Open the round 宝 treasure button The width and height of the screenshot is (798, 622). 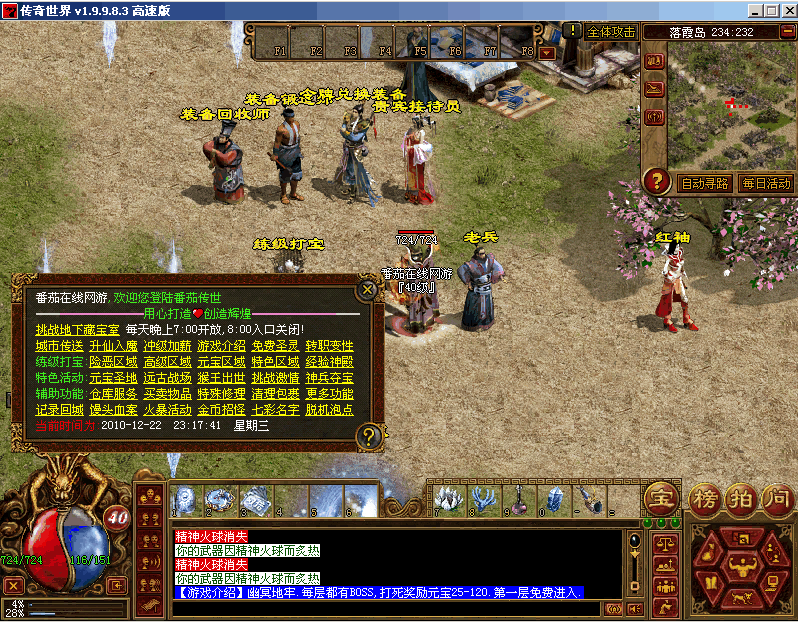[660, 497]
